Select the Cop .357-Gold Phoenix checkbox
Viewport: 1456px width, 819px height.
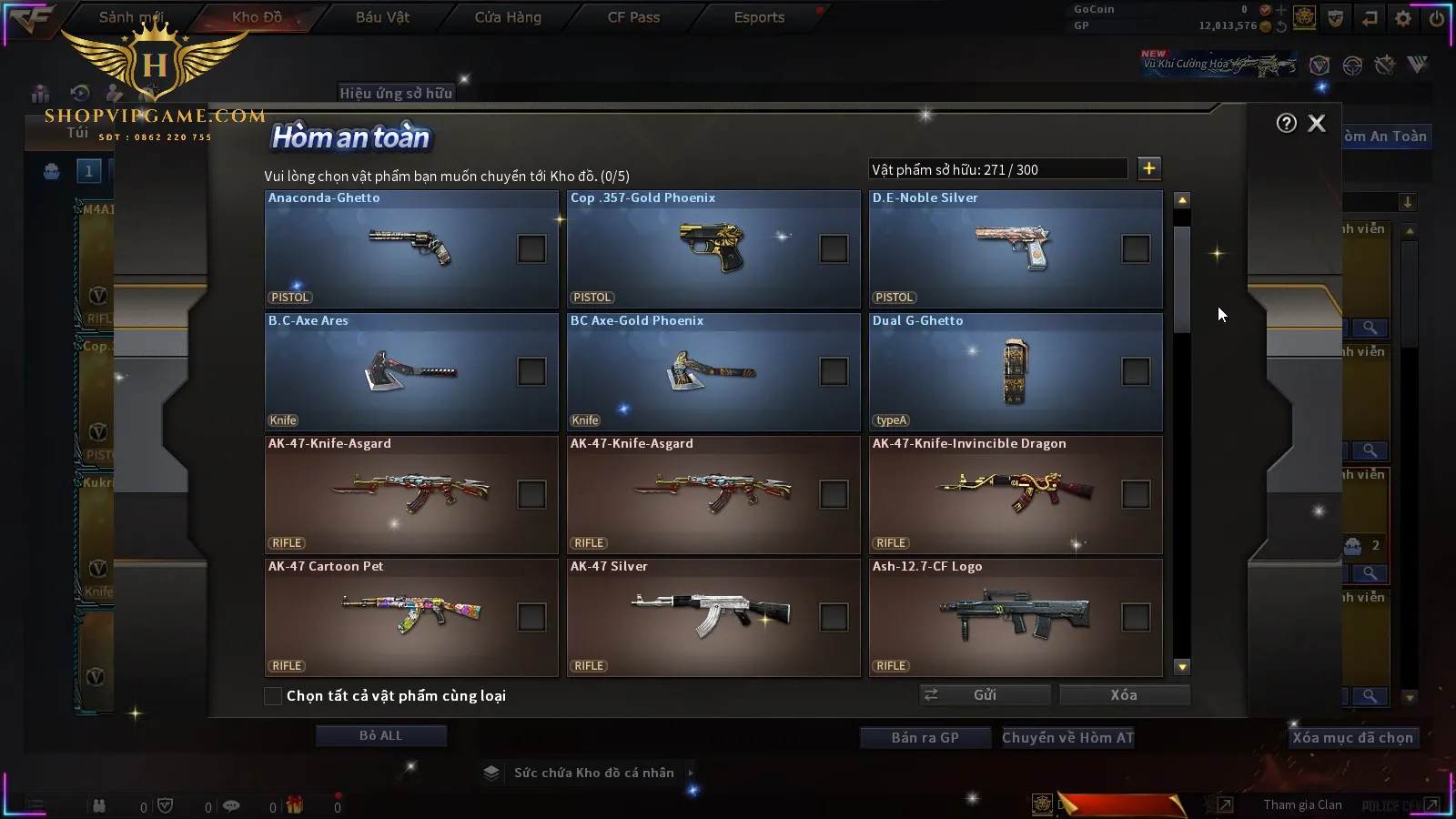(x=834, y=248)
